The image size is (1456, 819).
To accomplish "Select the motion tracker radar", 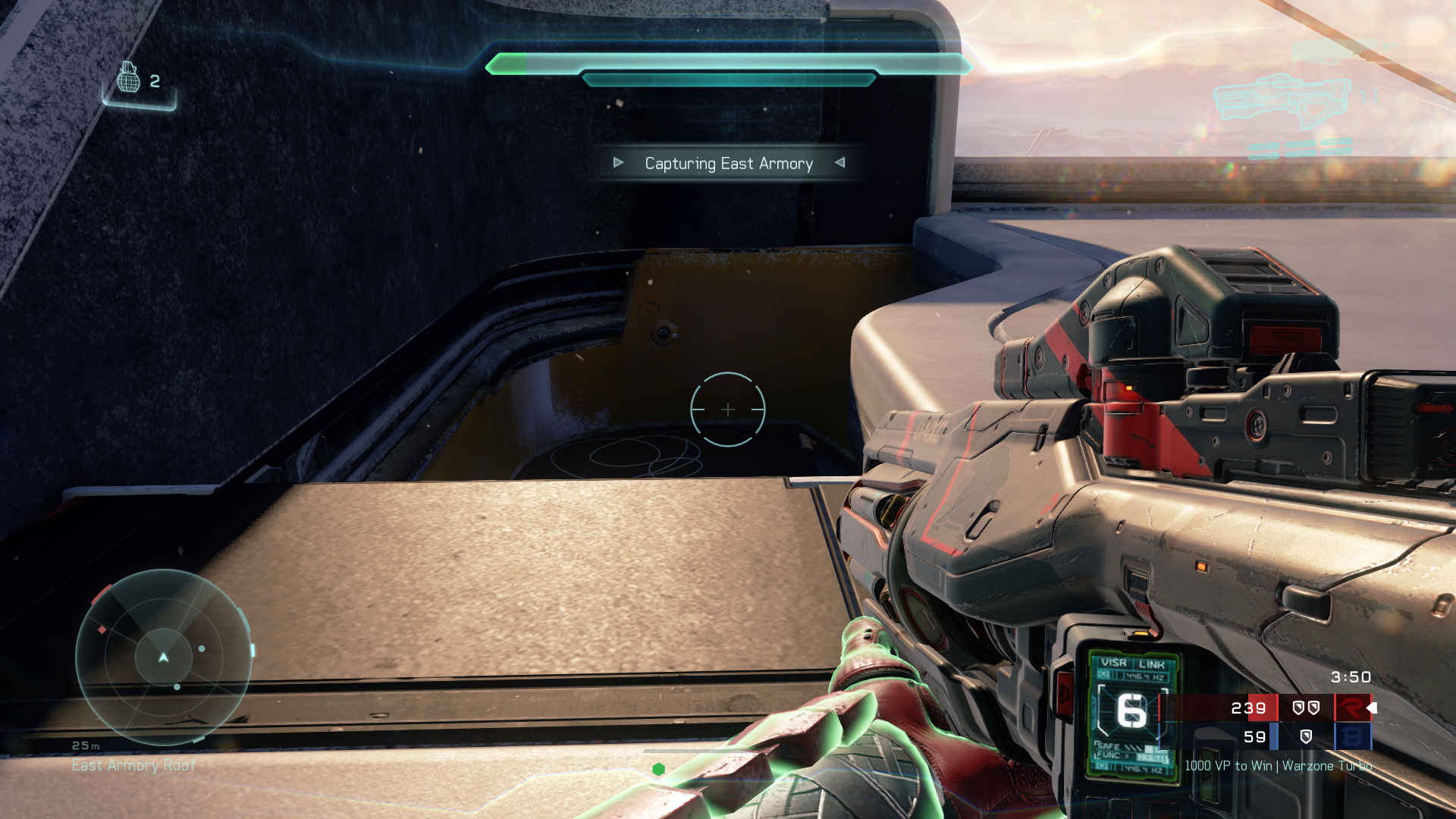I will [164, 657].
